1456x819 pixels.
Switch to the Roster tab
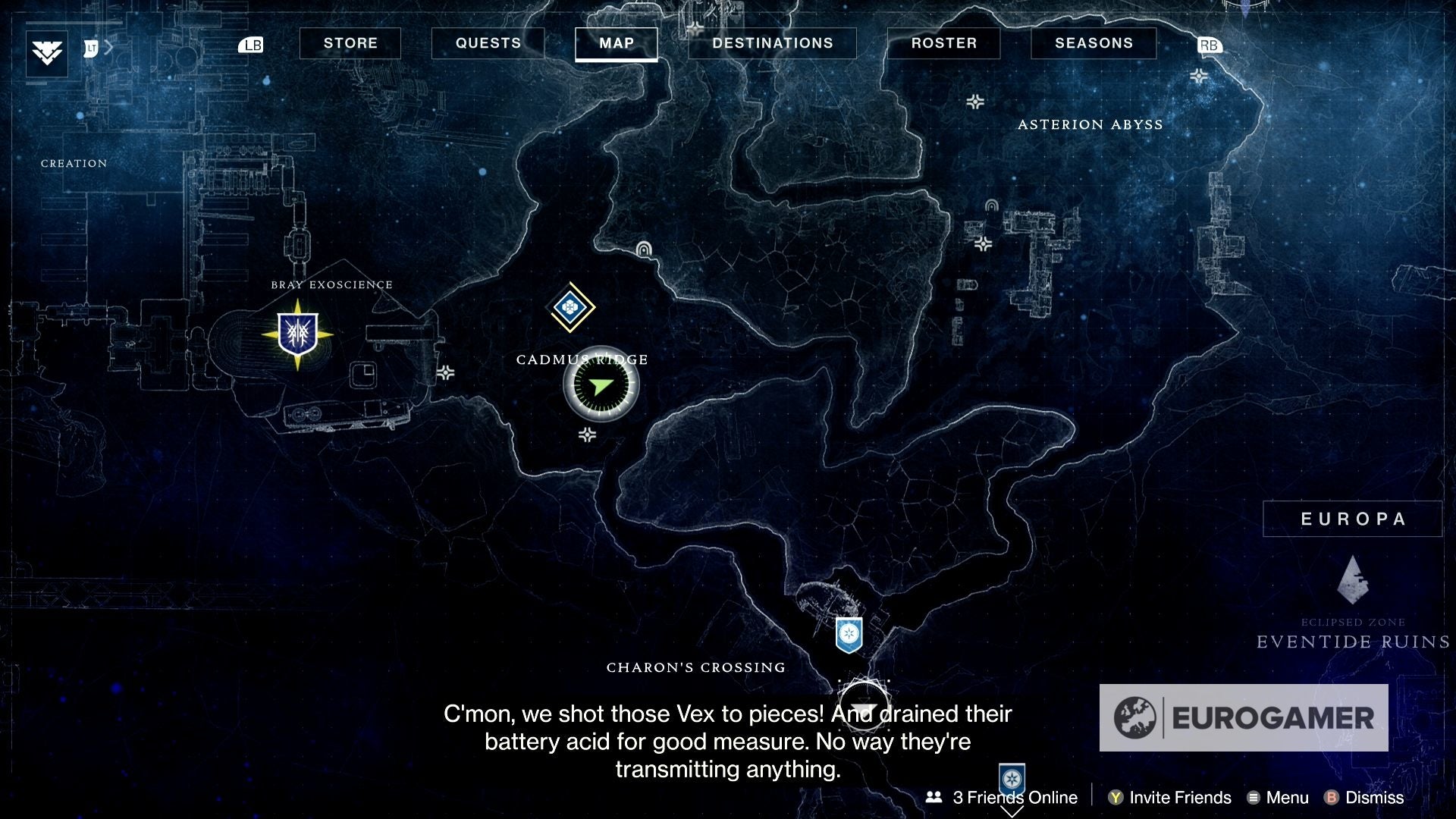[x=943, y=43]
